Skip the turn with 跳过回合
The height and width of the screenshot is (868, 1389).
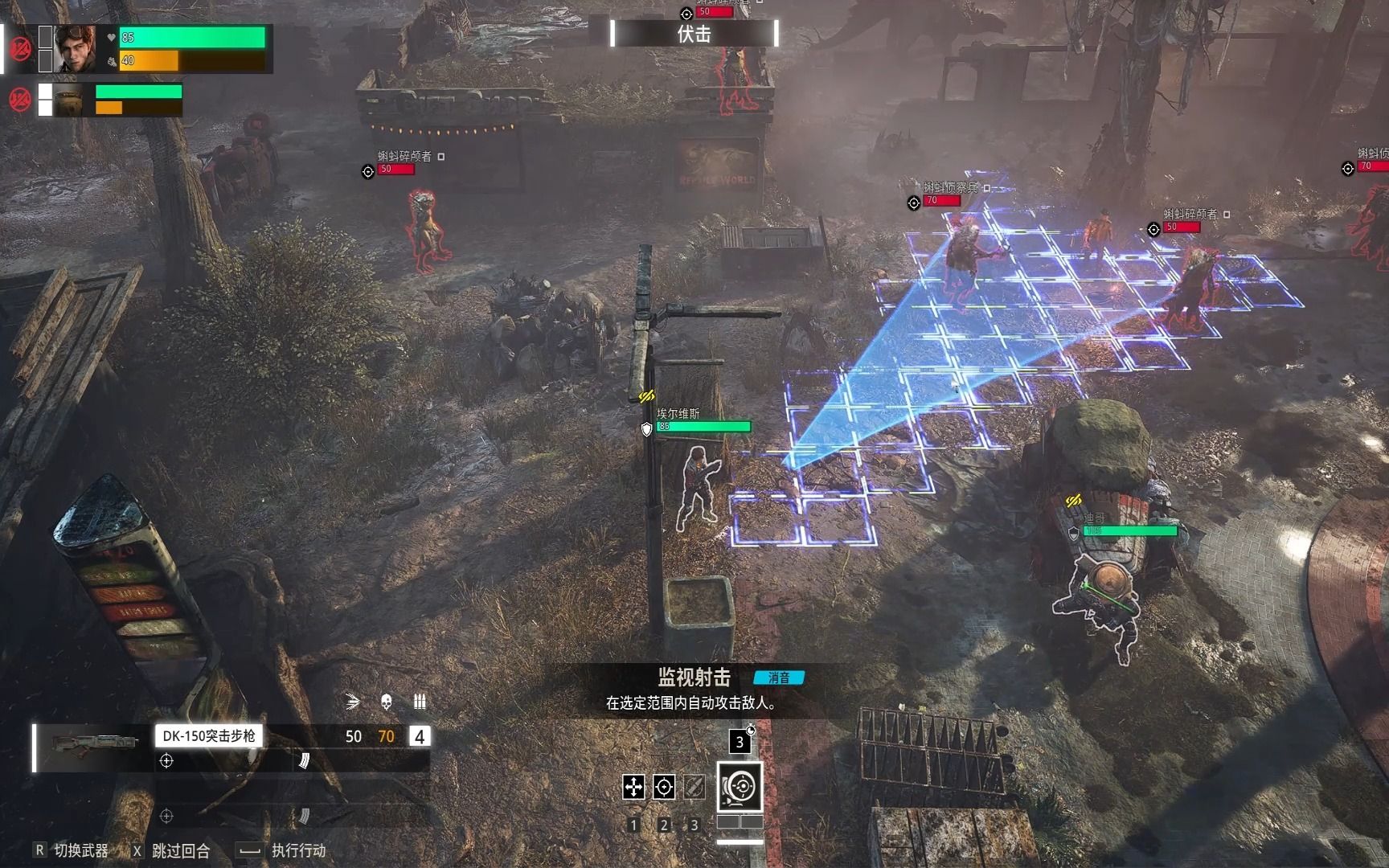coord(171,850)
